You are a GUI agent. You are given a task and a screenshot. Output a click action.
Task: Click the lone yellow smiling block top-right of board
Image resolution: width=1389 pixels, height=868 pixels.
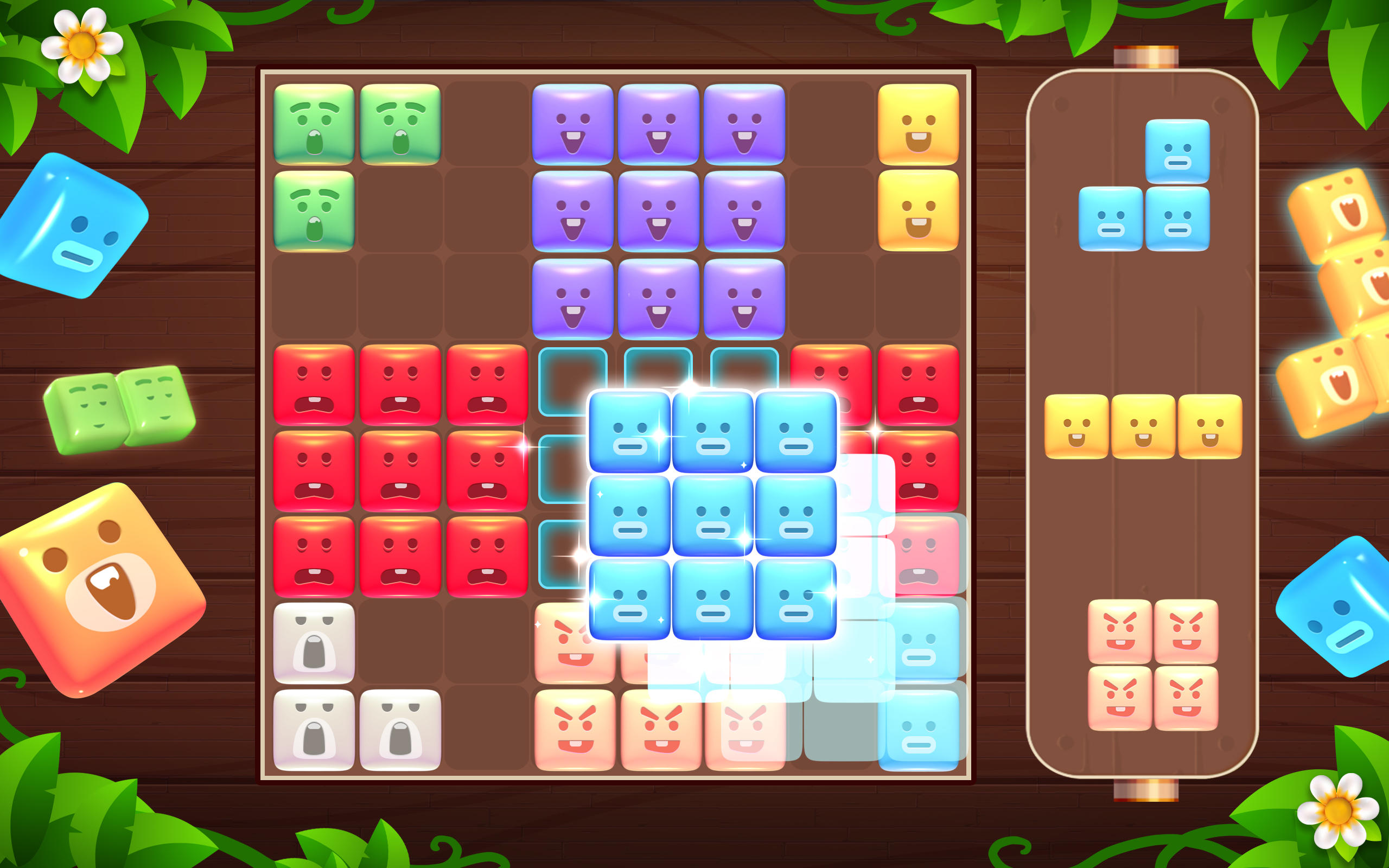pos(919,124)
